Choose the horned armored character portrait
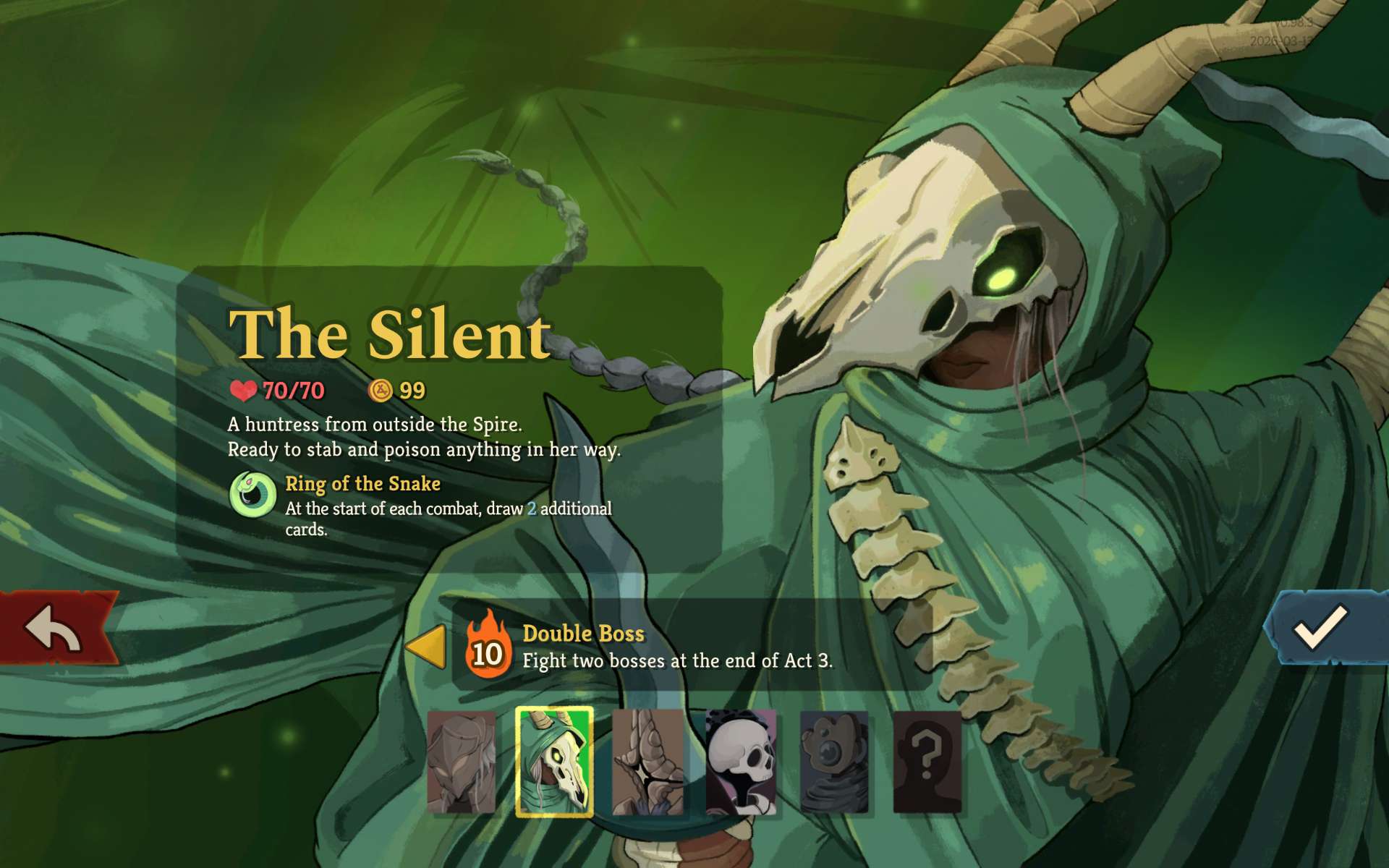The height and width of the screenshot is (868, 1389). (x=647, y=762)
